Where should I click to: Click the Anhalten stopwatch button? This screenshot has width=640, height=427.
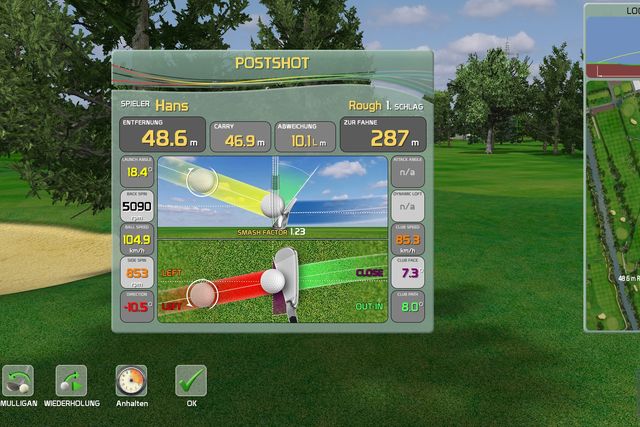(131, 381)
